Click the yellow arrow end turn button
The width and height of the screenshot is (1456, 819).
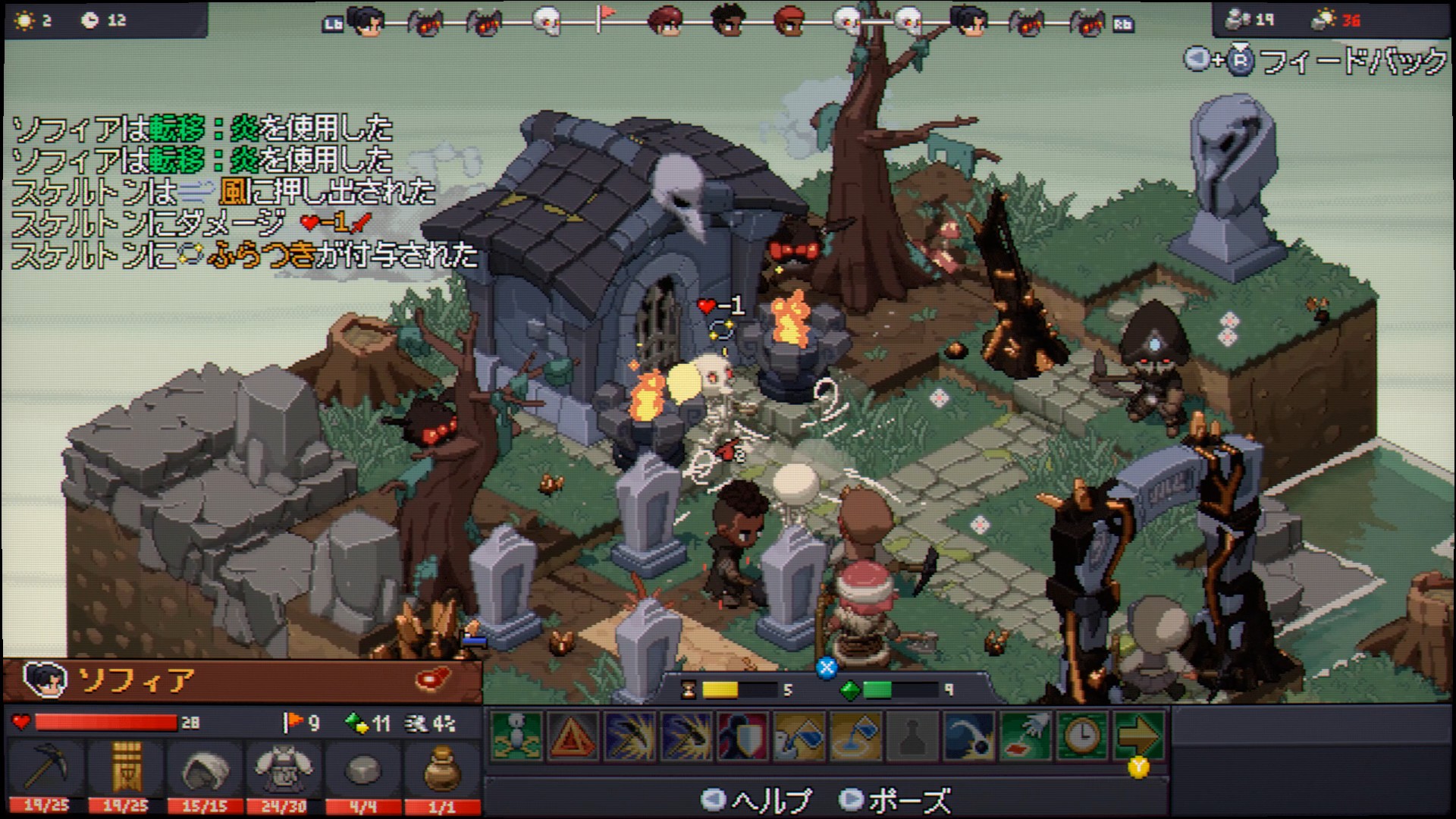click(1138, 735)
